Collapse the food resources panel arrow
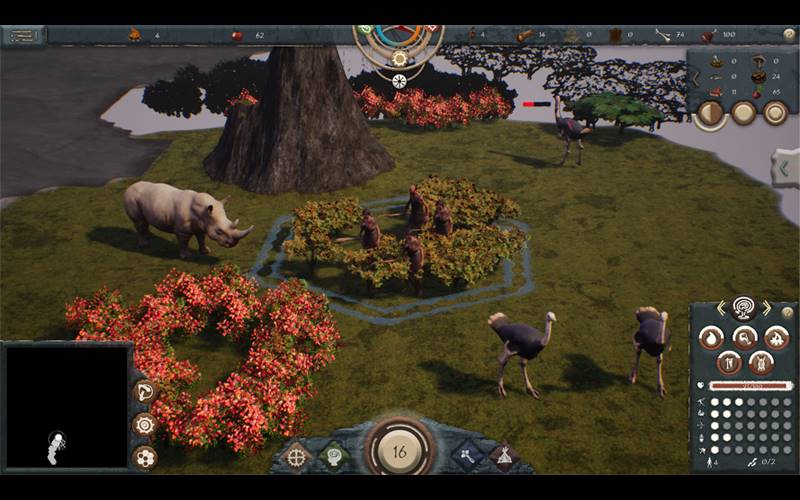Image resolution: width=800 pixels, height=500 pixels. (x=697, y=77)
